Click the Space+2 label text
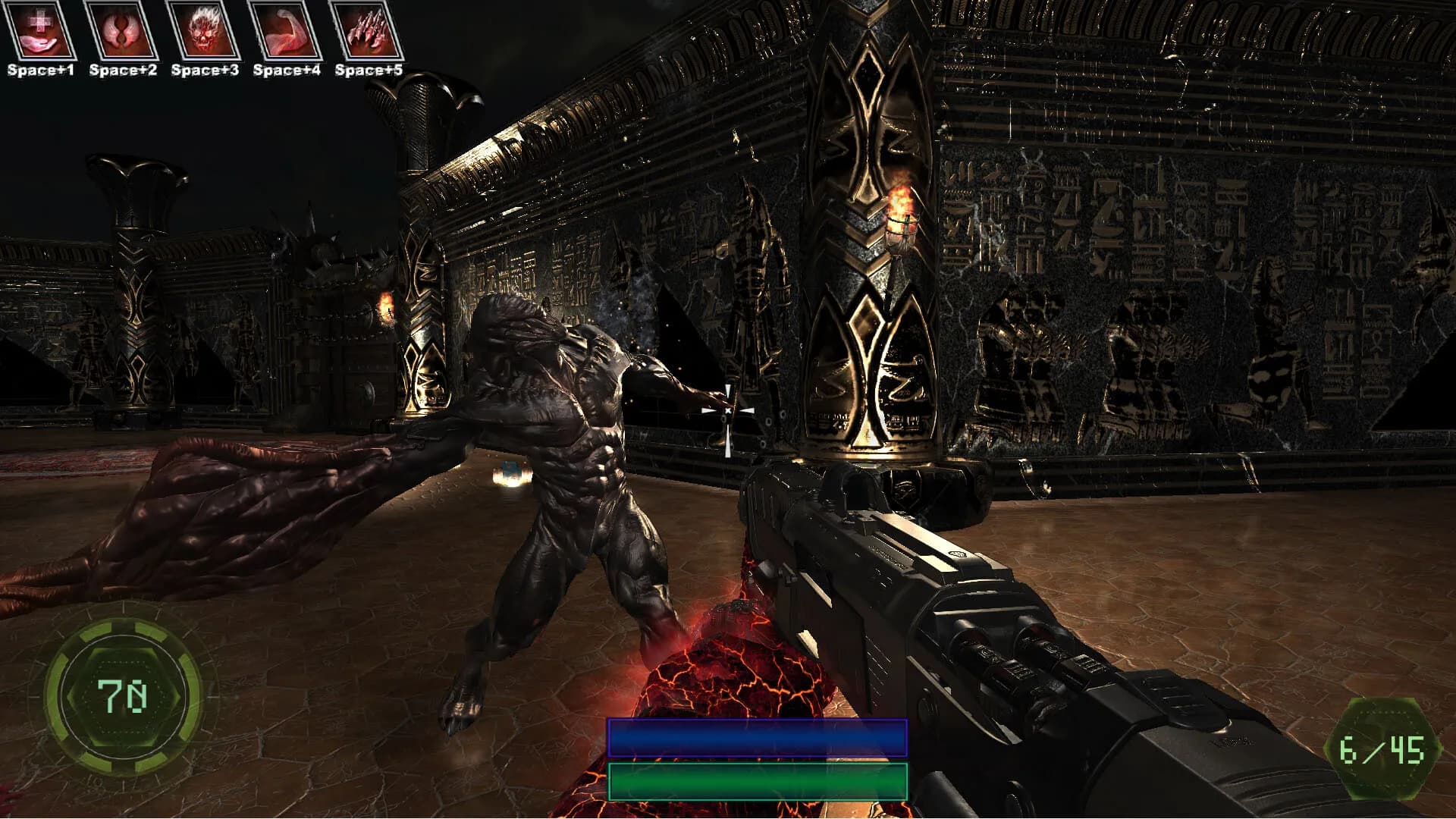Screen dimensions: 1456x819 click(123, 71)
